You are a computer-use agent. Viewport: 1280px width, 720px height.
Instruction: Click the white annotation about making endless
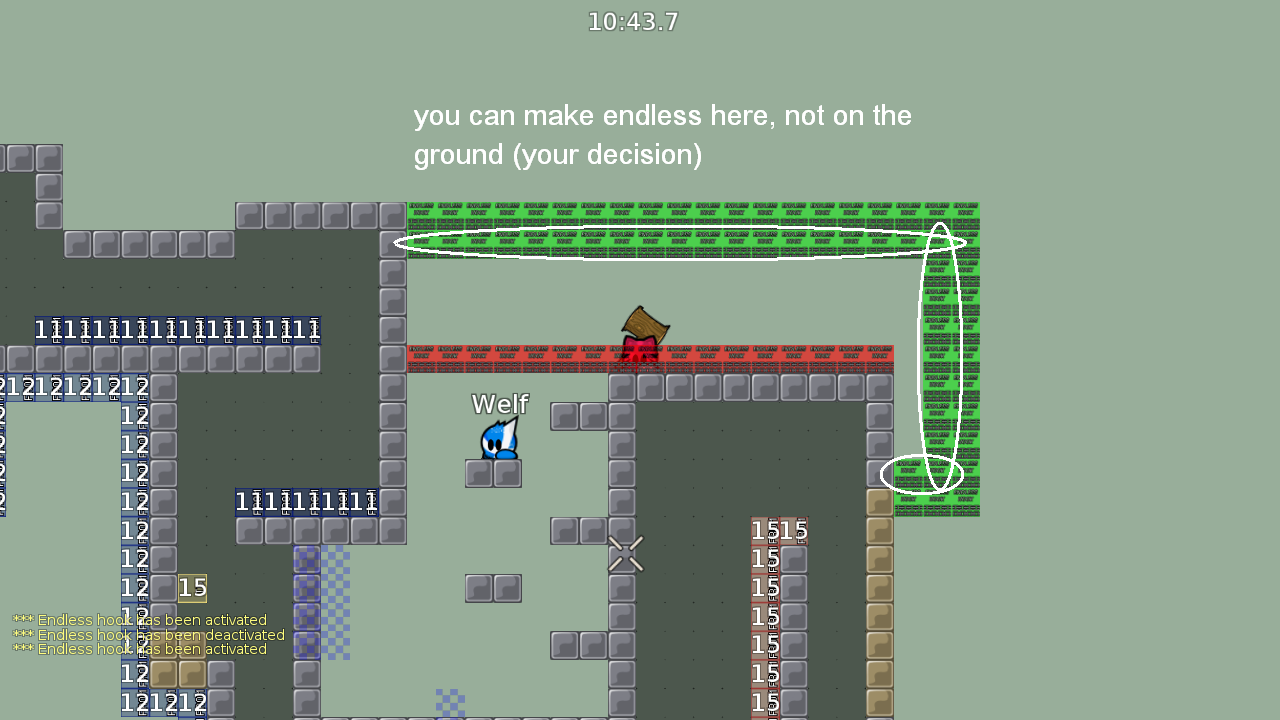tap(662, 135)
